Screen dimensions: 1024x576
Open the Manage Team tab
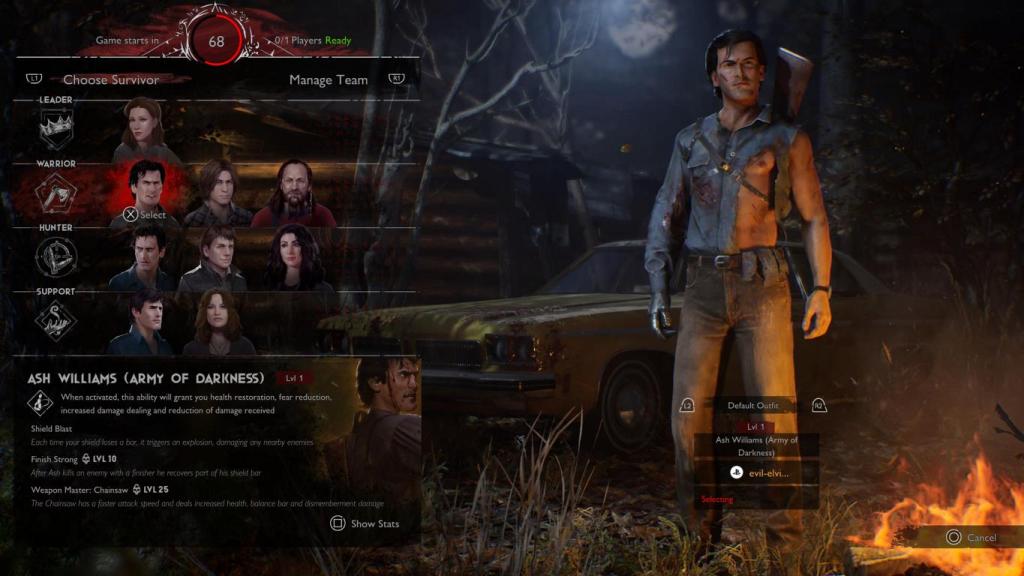(x=328, y=80)
